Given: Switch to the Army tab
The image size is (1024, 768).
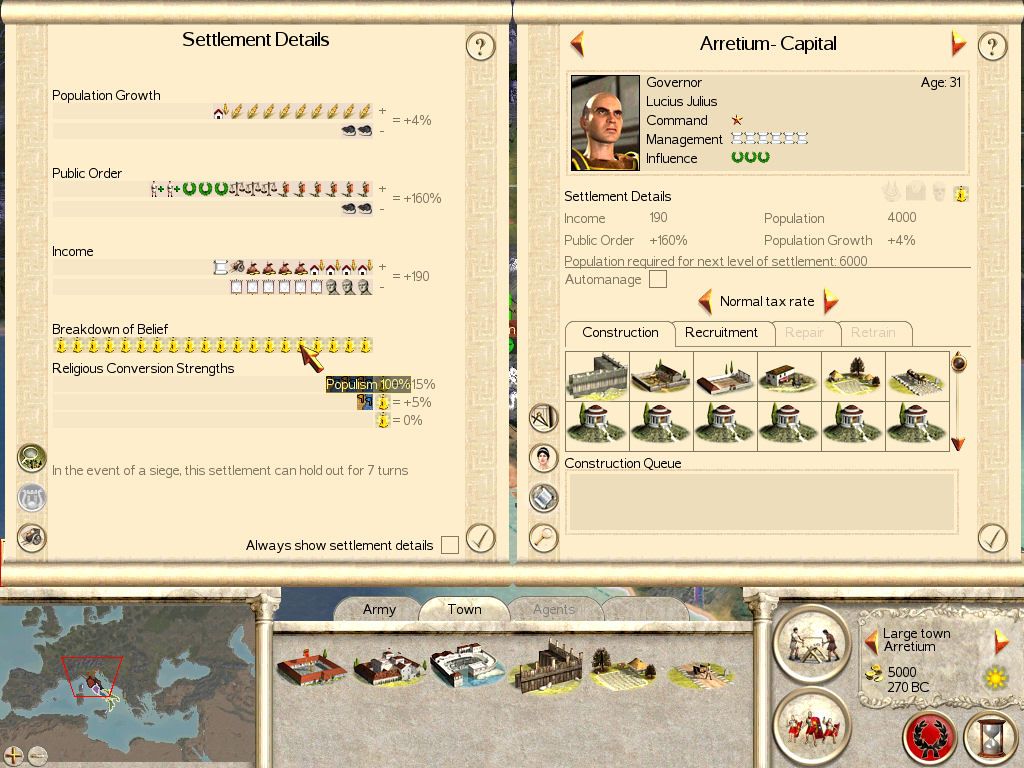Looking at the screenshot, I should 379,609.
